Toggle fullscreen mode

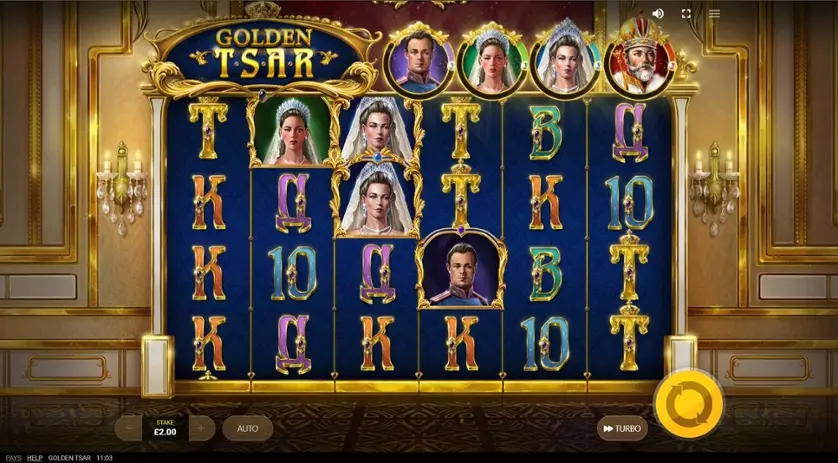click(686, 13)
